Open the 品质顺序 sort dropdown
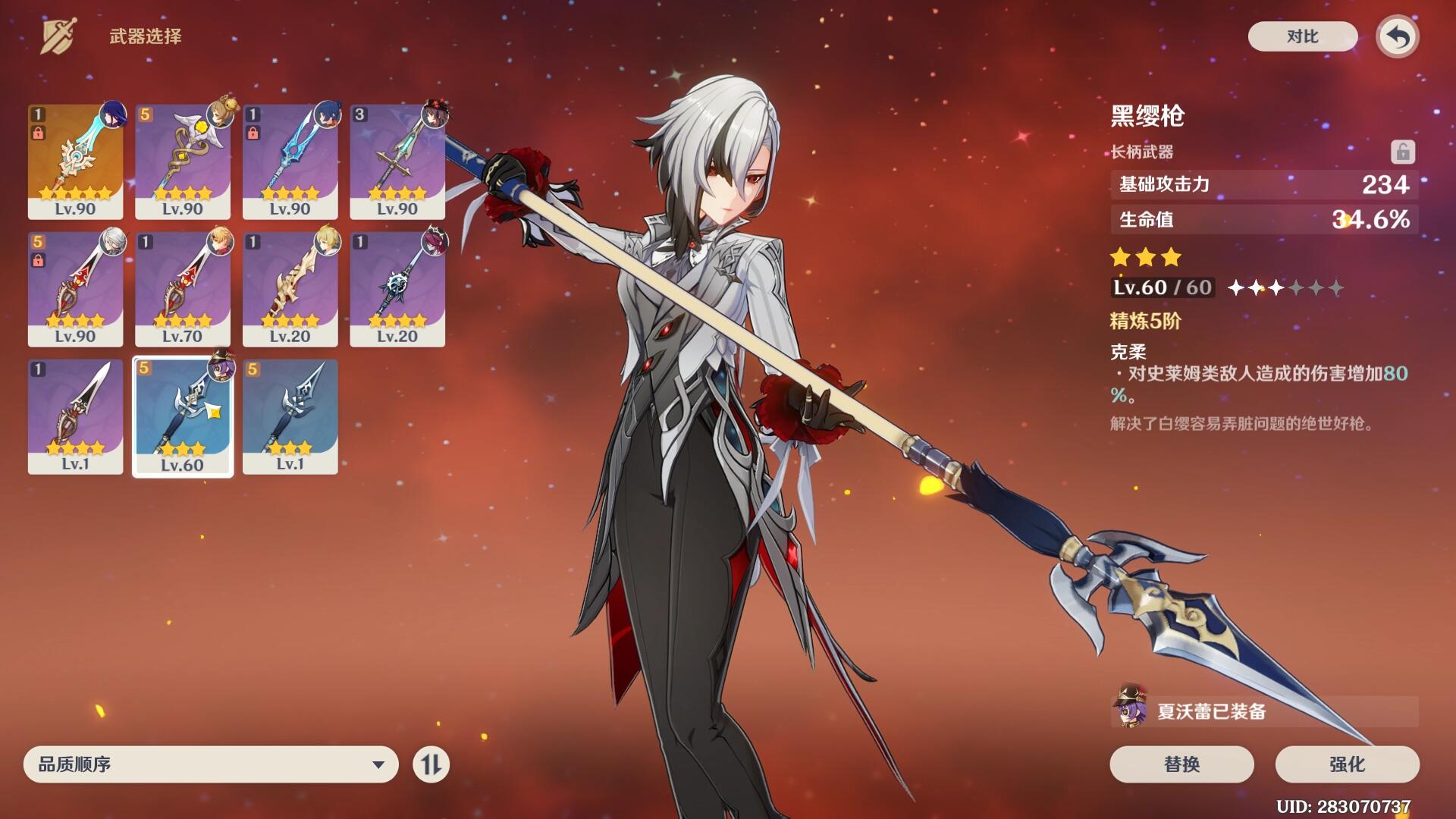 211,764
